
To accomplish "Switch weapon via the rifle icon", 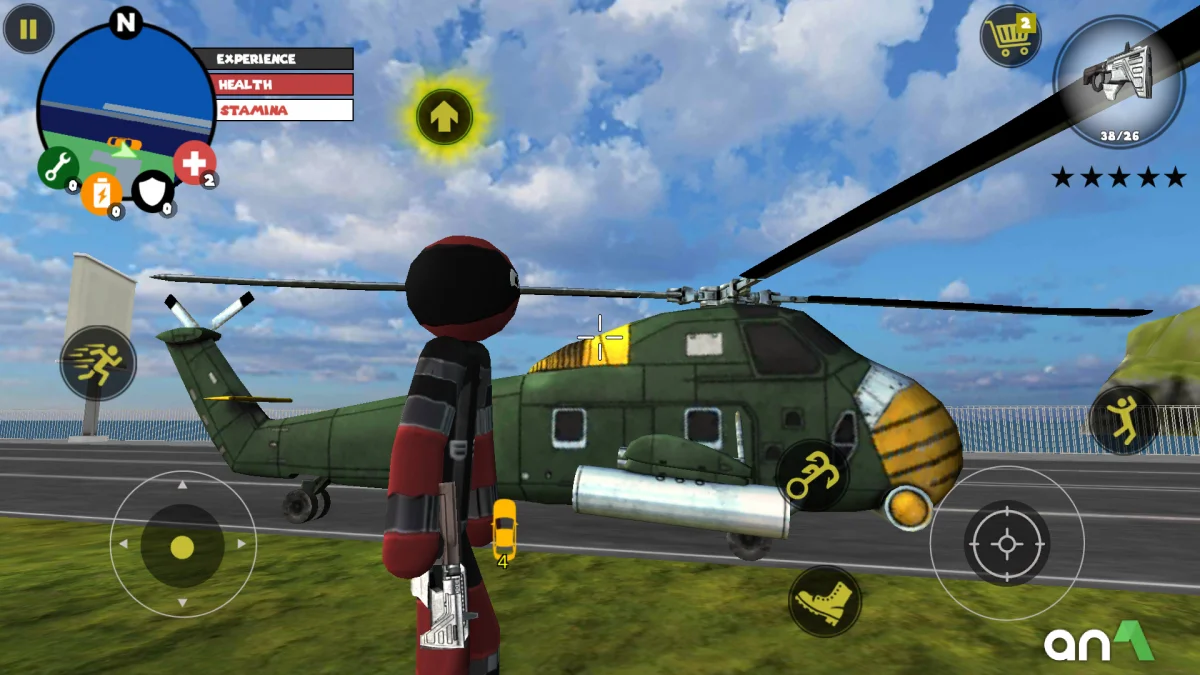I will [x=1118, y=82].
